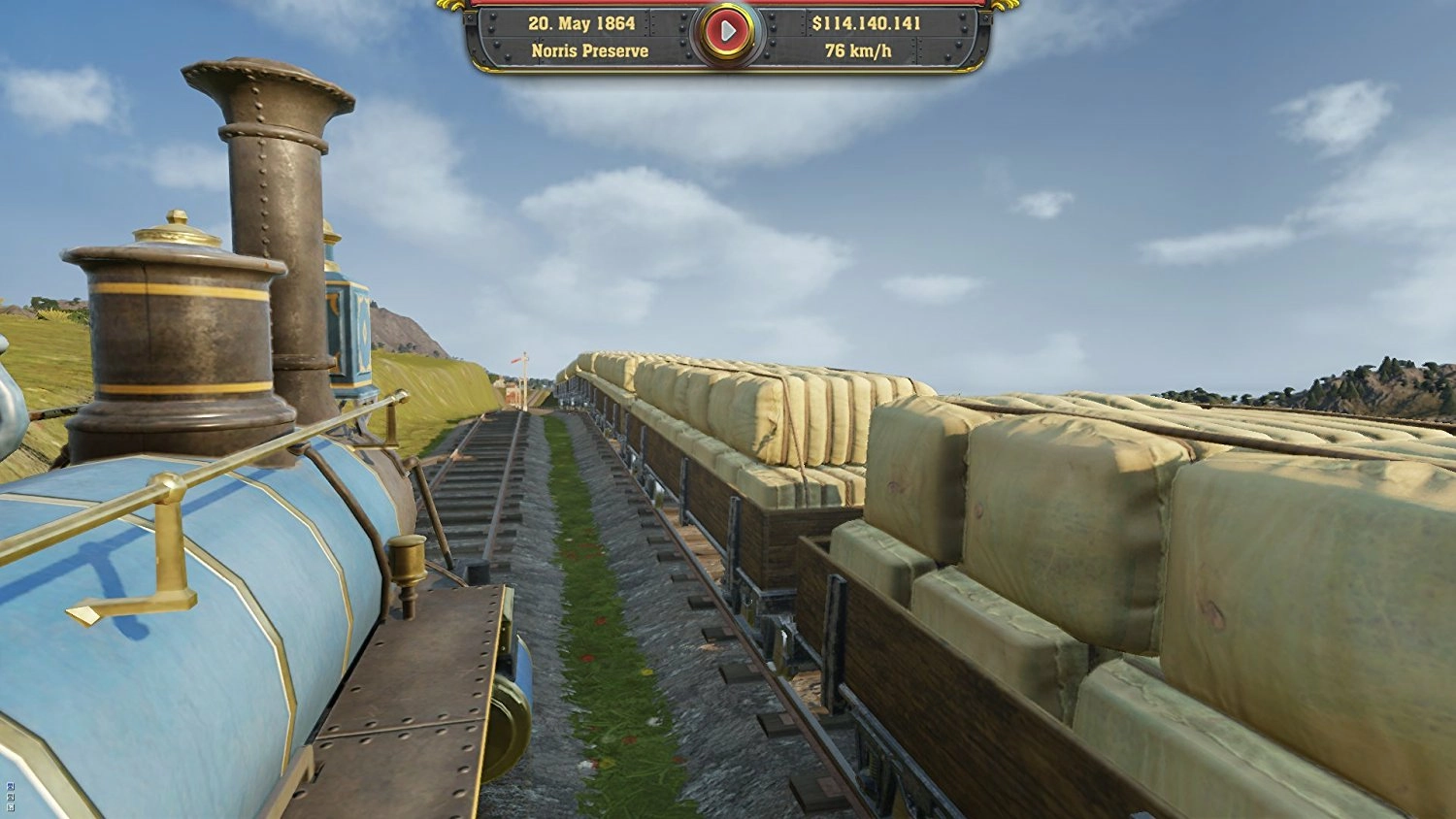Click the red play button in the top panel

[727, 33]
